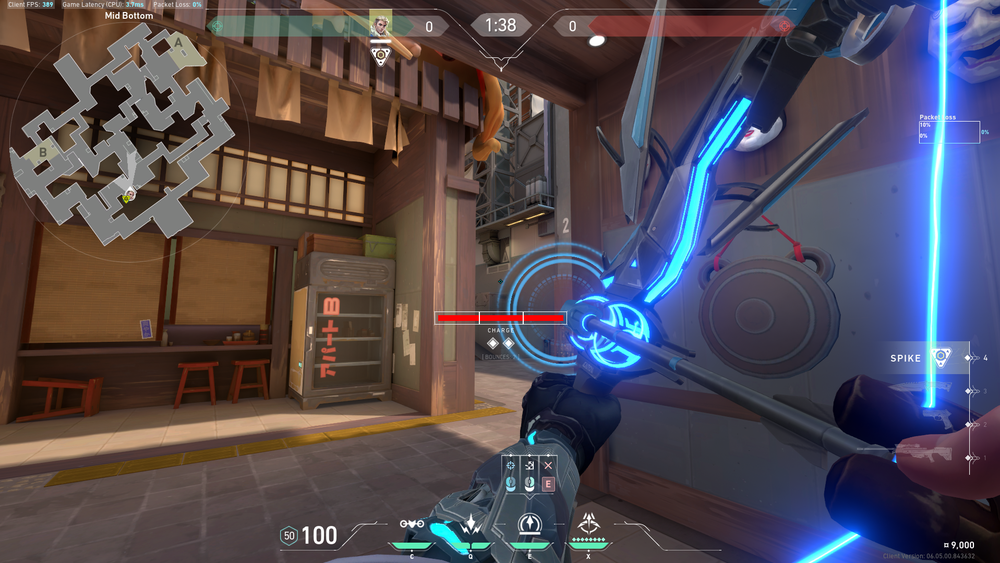Click the minimap
1000x563 pixels.
(x=118, y=140)
